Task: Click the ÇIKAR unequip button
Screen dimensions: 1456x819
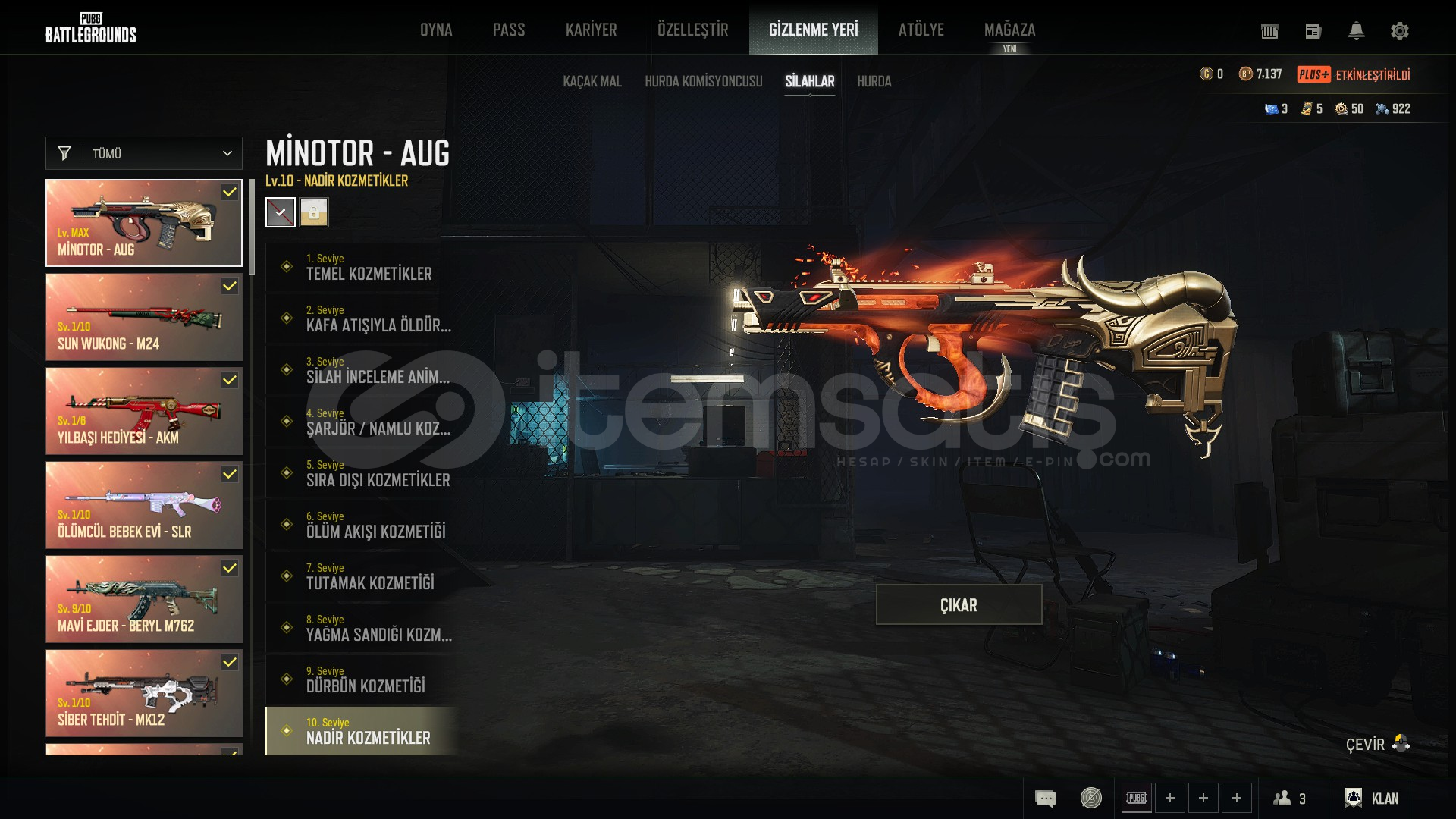Action: point(959,604)
